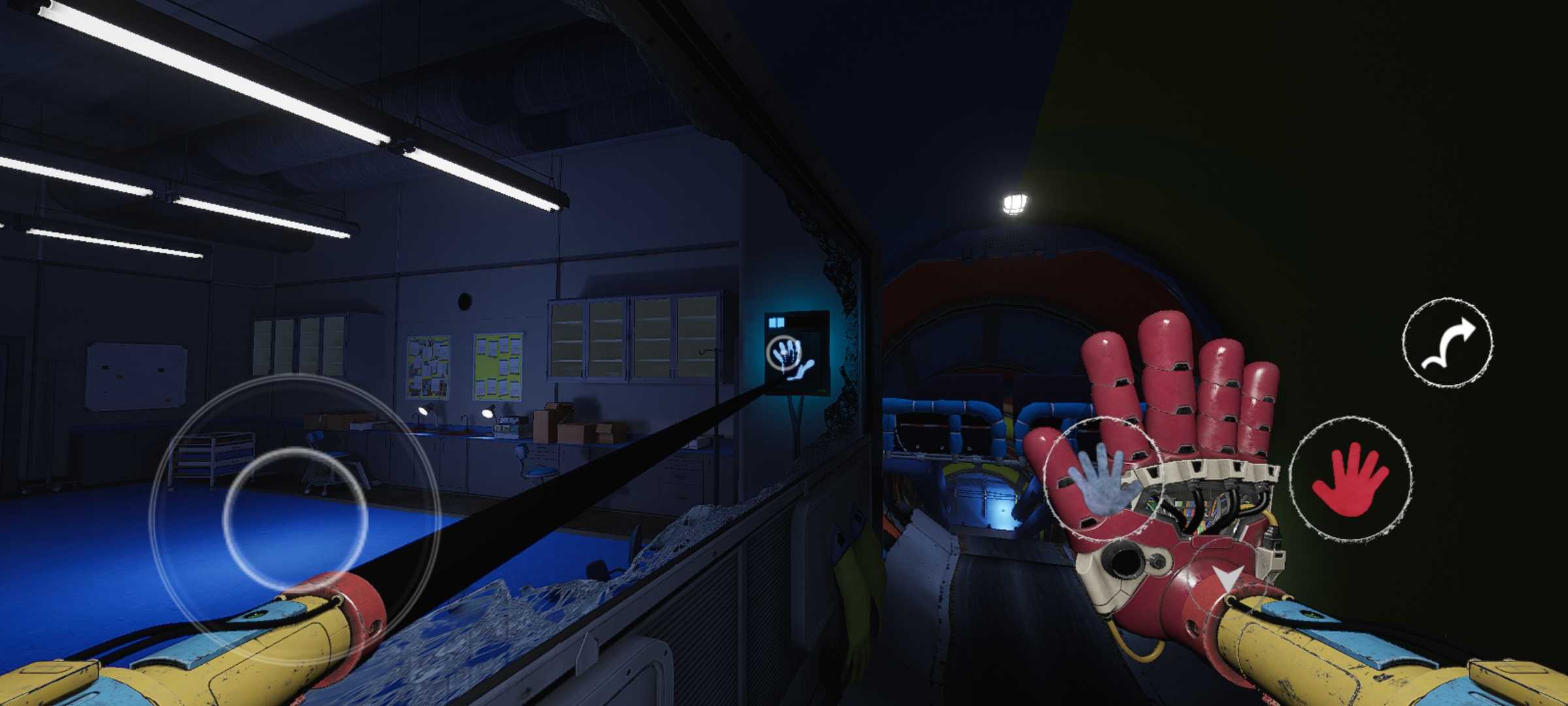The height and width of the screenshot is (706, 1568).
Task: Fire the red hand button
Action: click(x=1350, y=479)
